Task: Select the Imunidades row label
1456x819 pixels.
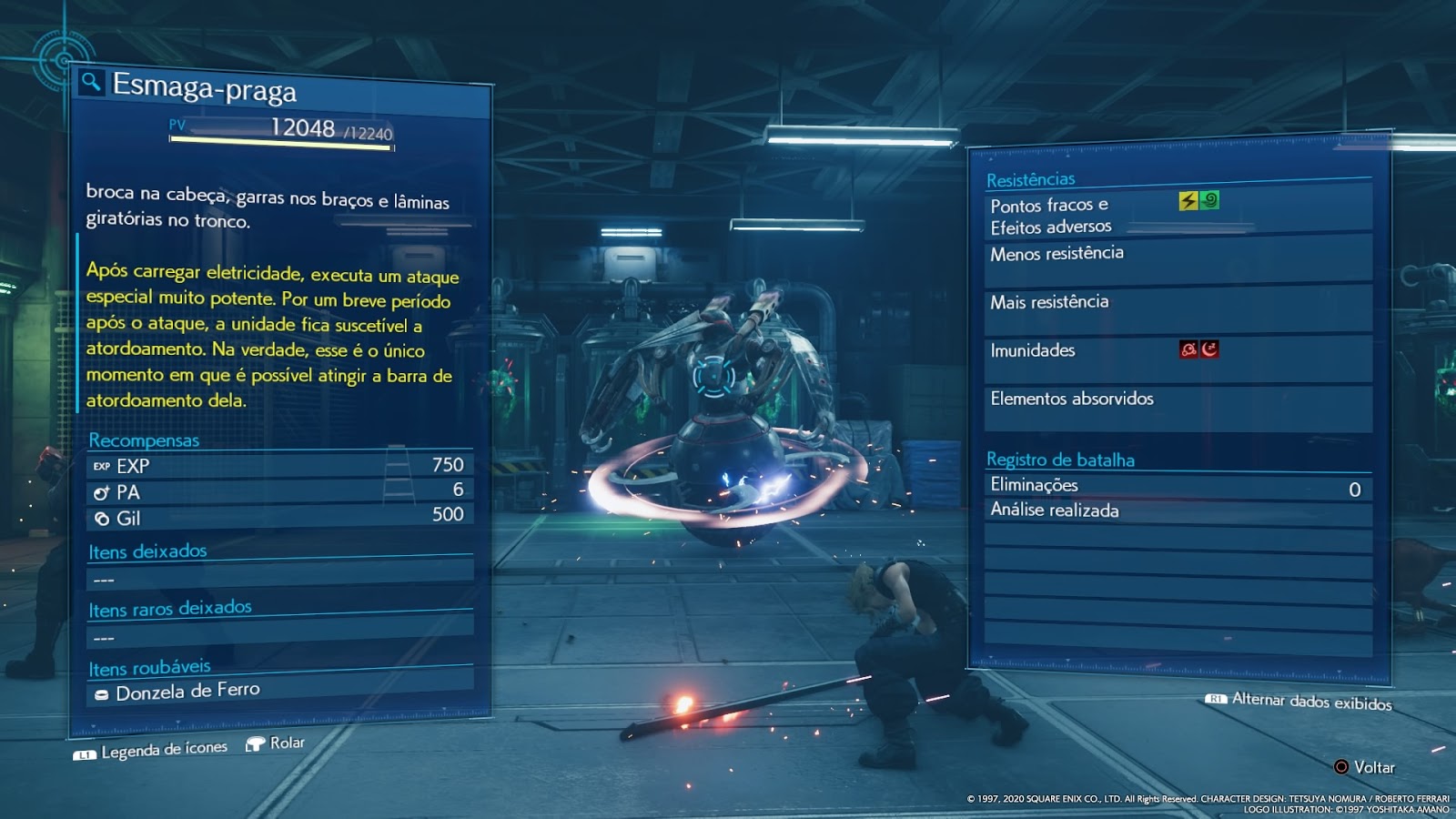Action: coord(1033,350)
